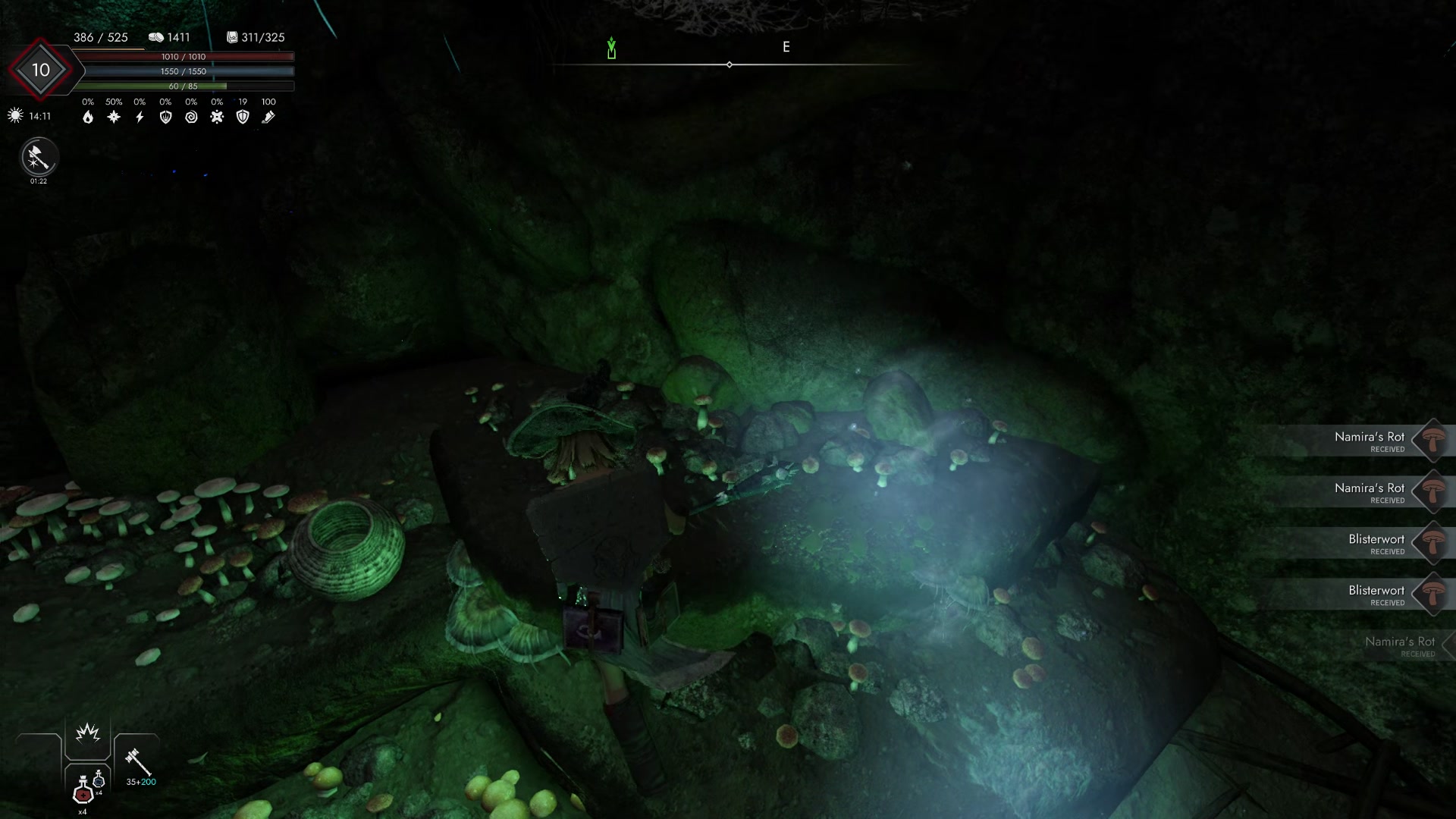Click the gold coins counter icon
The width and height of the screenshot is (1456, 819).
coord(156,37)
